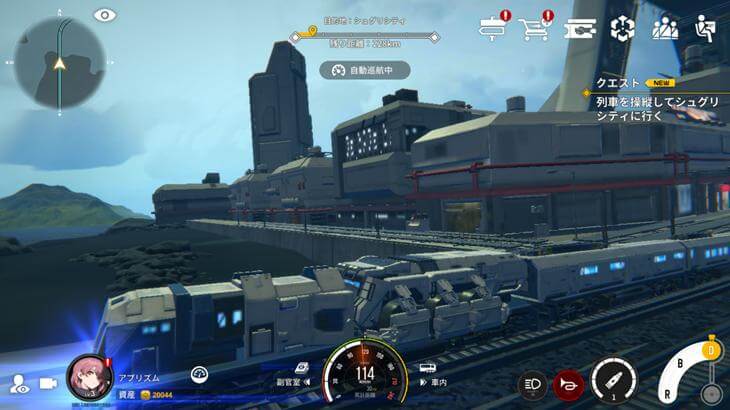
Task: Toggle the eye icon above the minimap
Action: click(104, 15)
